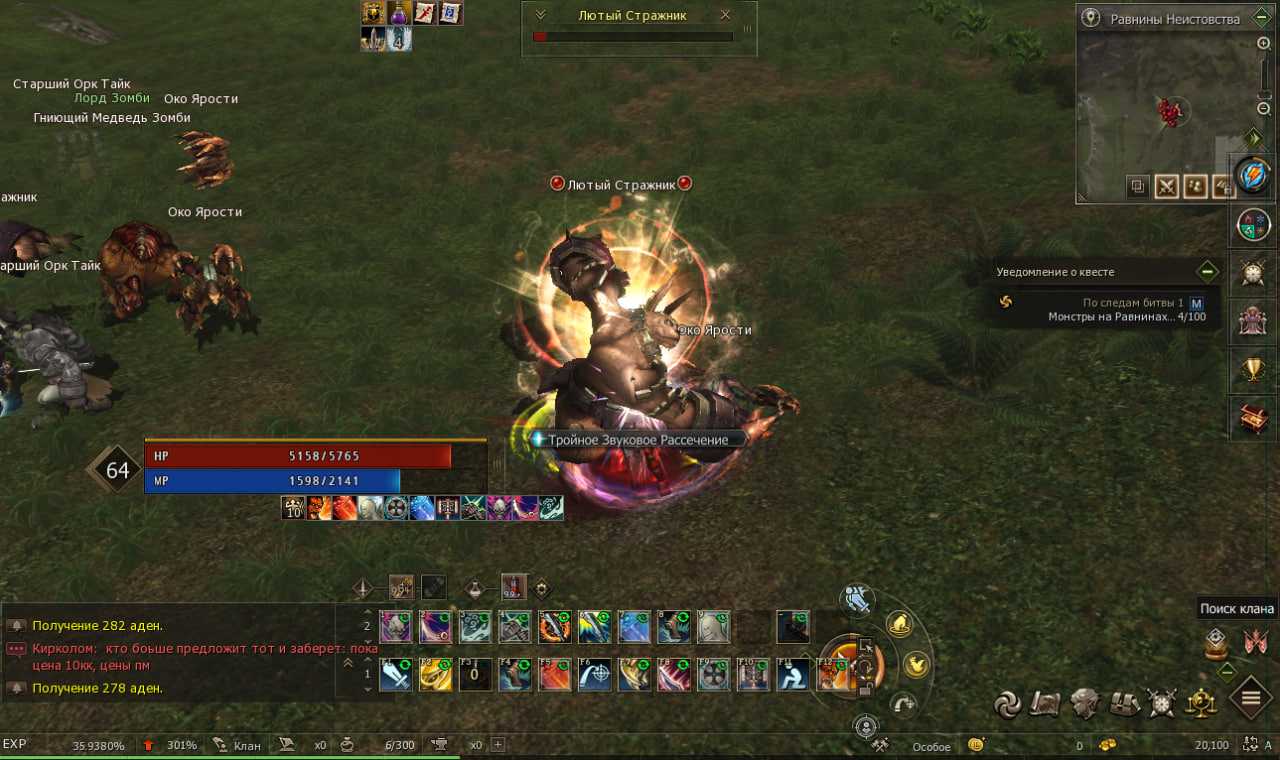Open the golden scales auction icon

click(x=1200, y=703)
